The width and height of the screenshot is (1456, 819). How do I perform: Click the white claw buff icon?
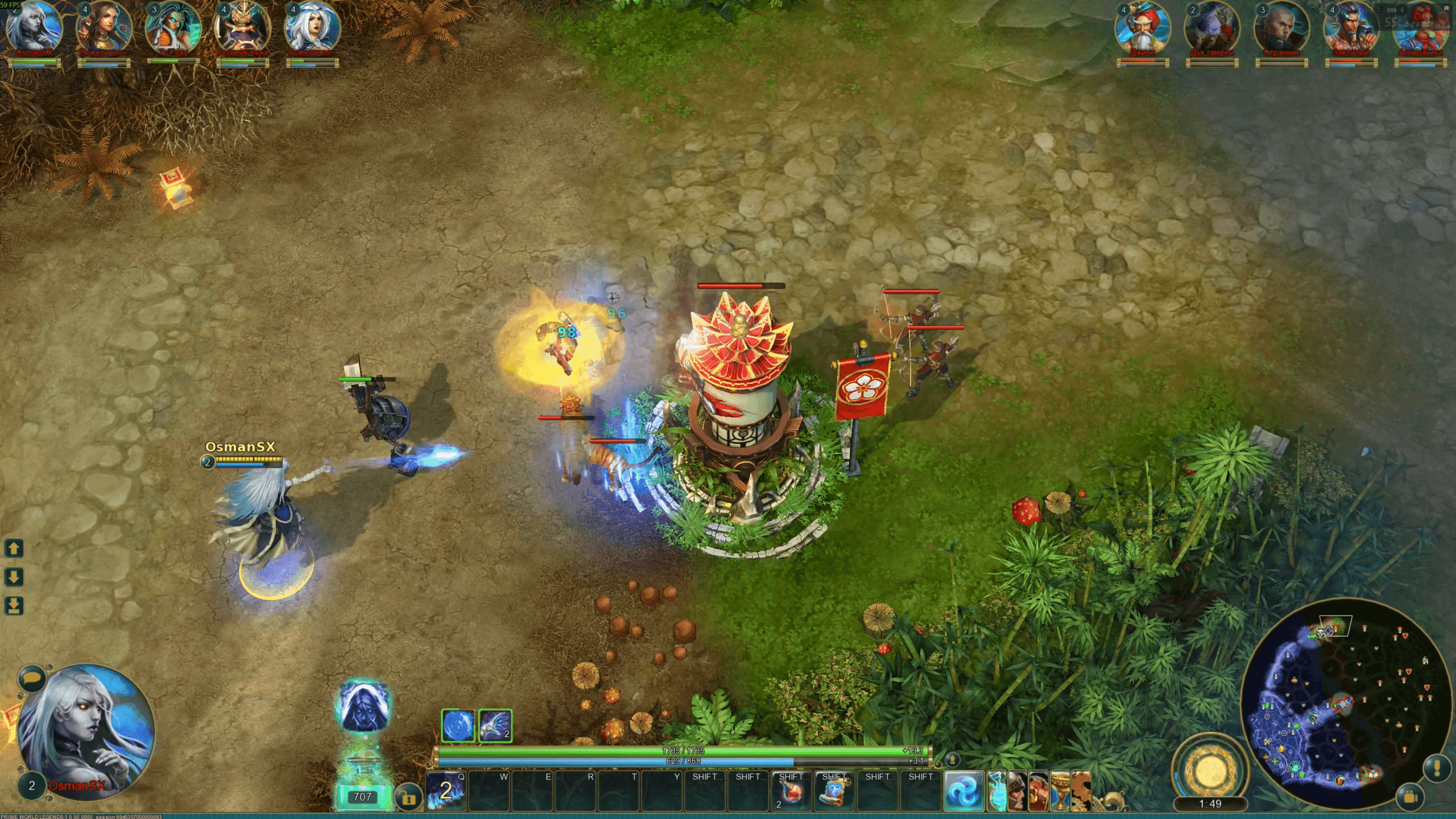pyautogui.click(x=495, y=726)
